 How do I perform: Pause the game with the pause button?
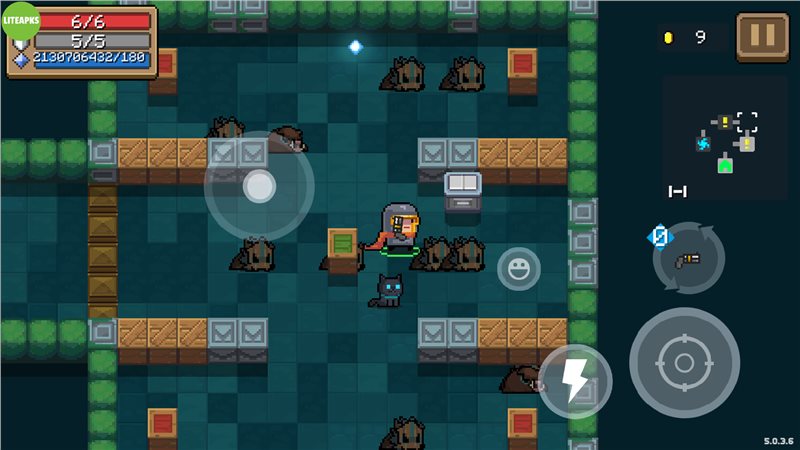tap(762, 37)
